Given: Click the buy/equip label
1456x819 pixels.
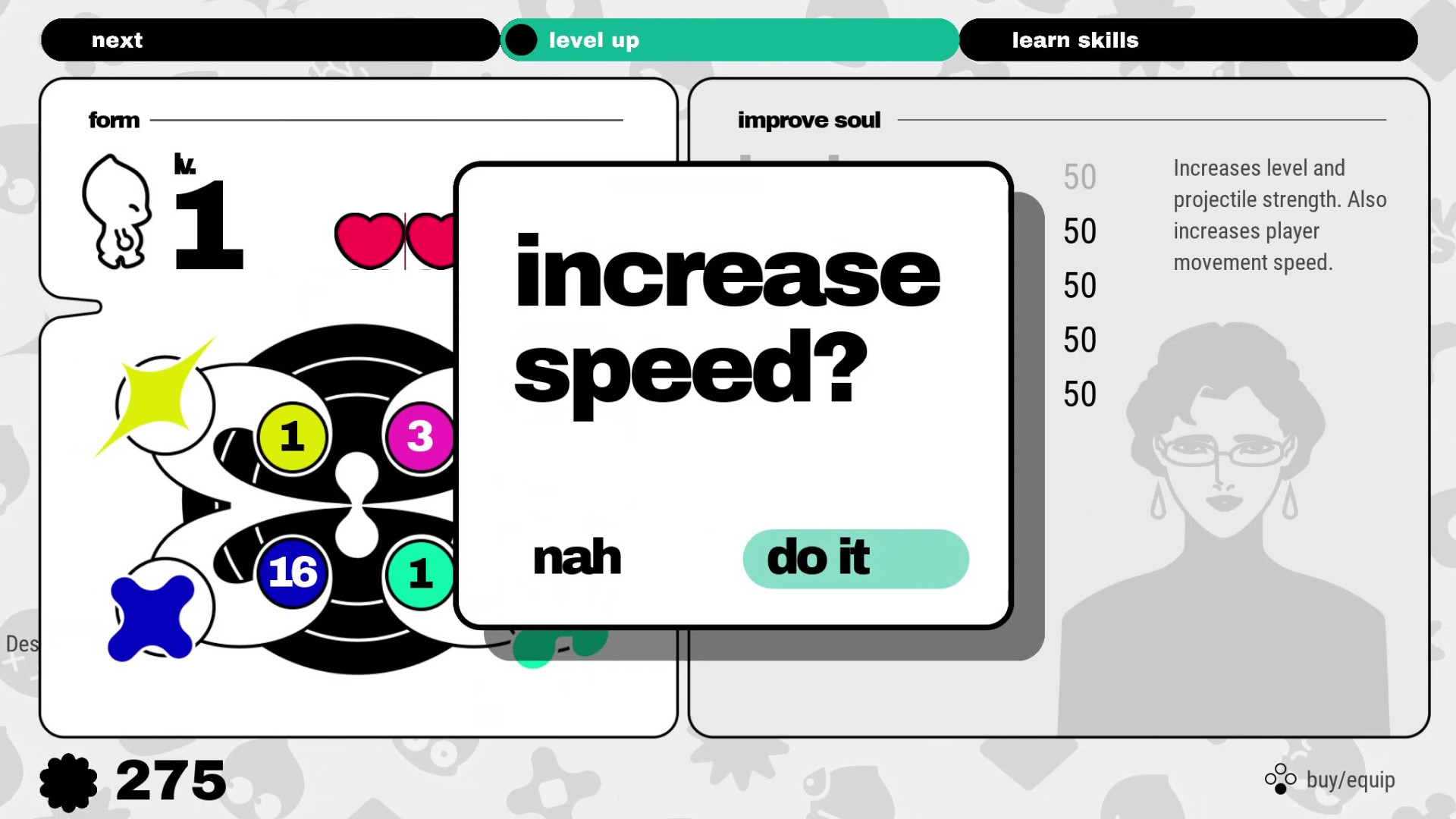Looking at the screenshot, I should click(1351, 779).
